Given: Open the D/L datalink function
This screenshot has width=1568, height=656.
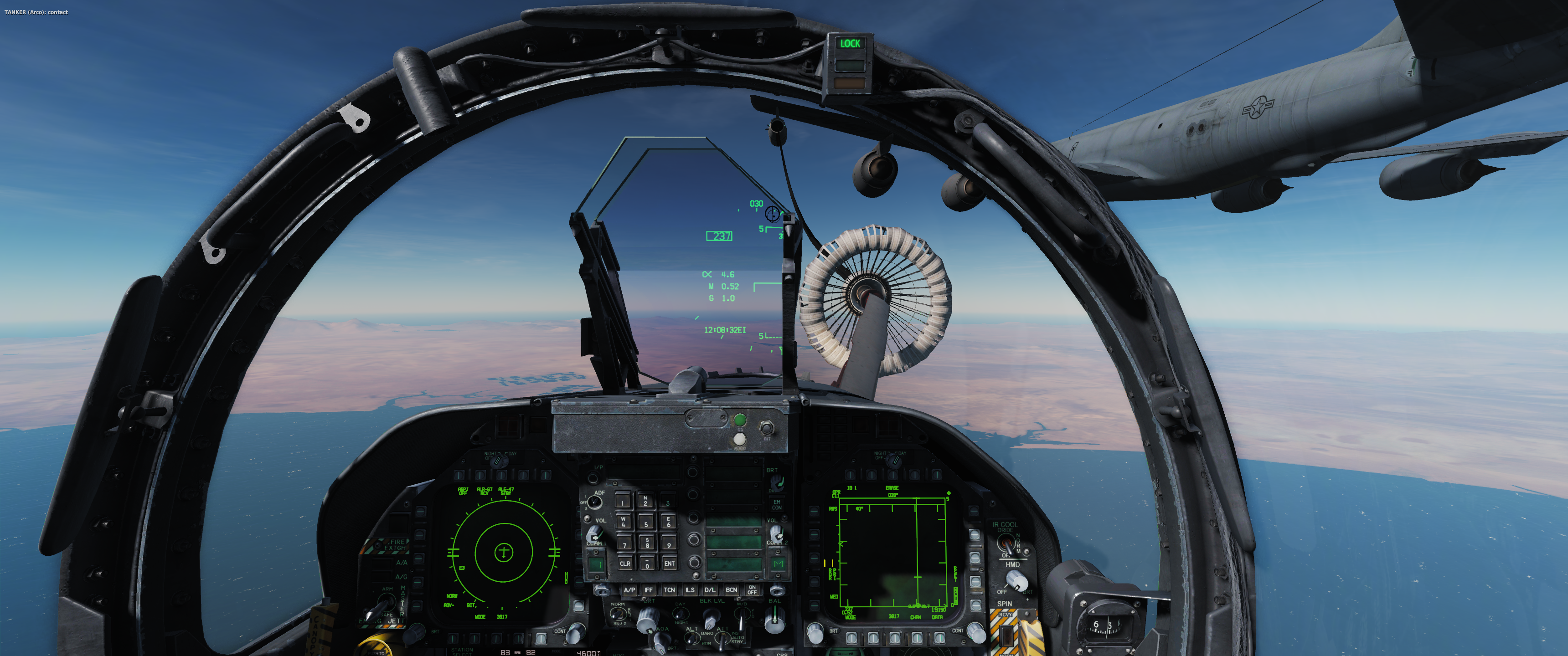Looking at the screenshot, I should 710,589.
